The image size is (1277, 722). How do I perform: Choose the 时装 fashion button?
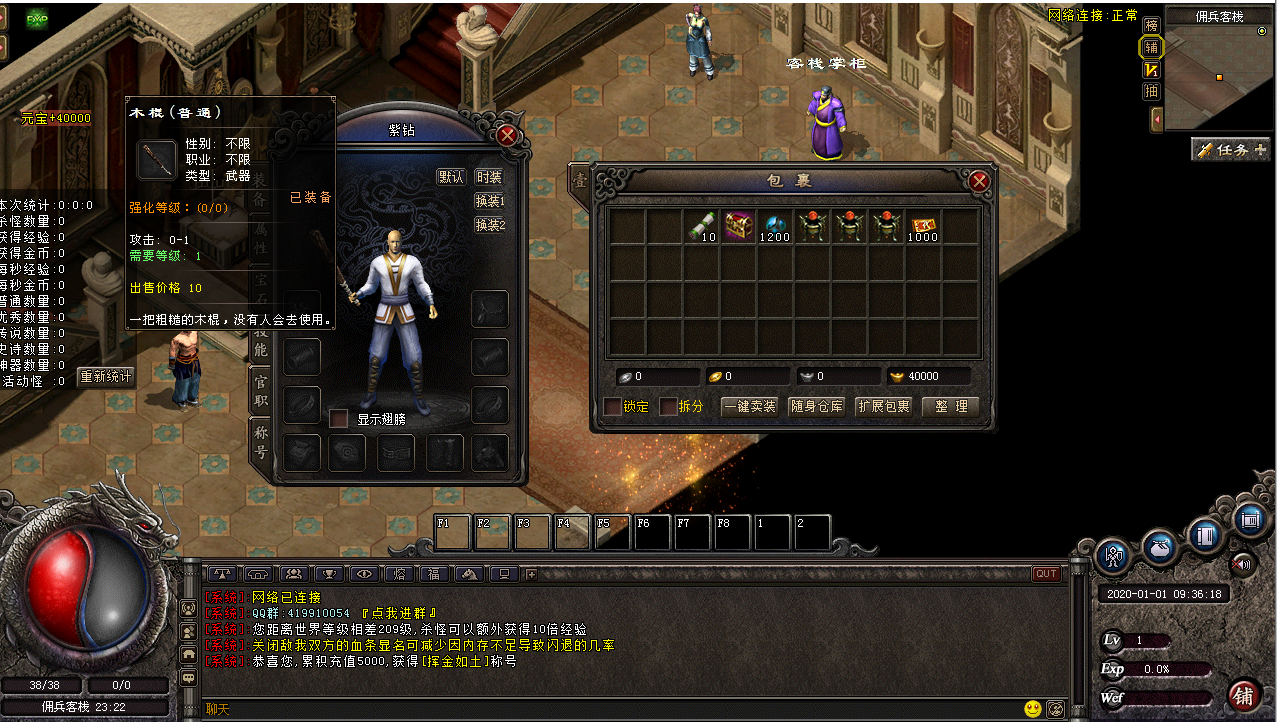(489, 177)
